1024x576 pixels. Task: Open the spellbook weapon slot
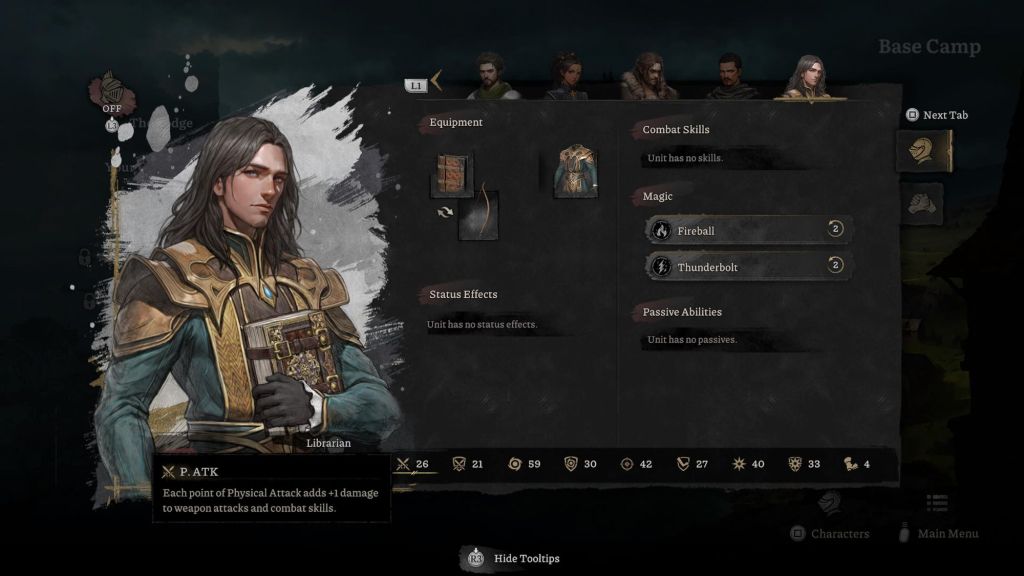(x=451, y=174)
